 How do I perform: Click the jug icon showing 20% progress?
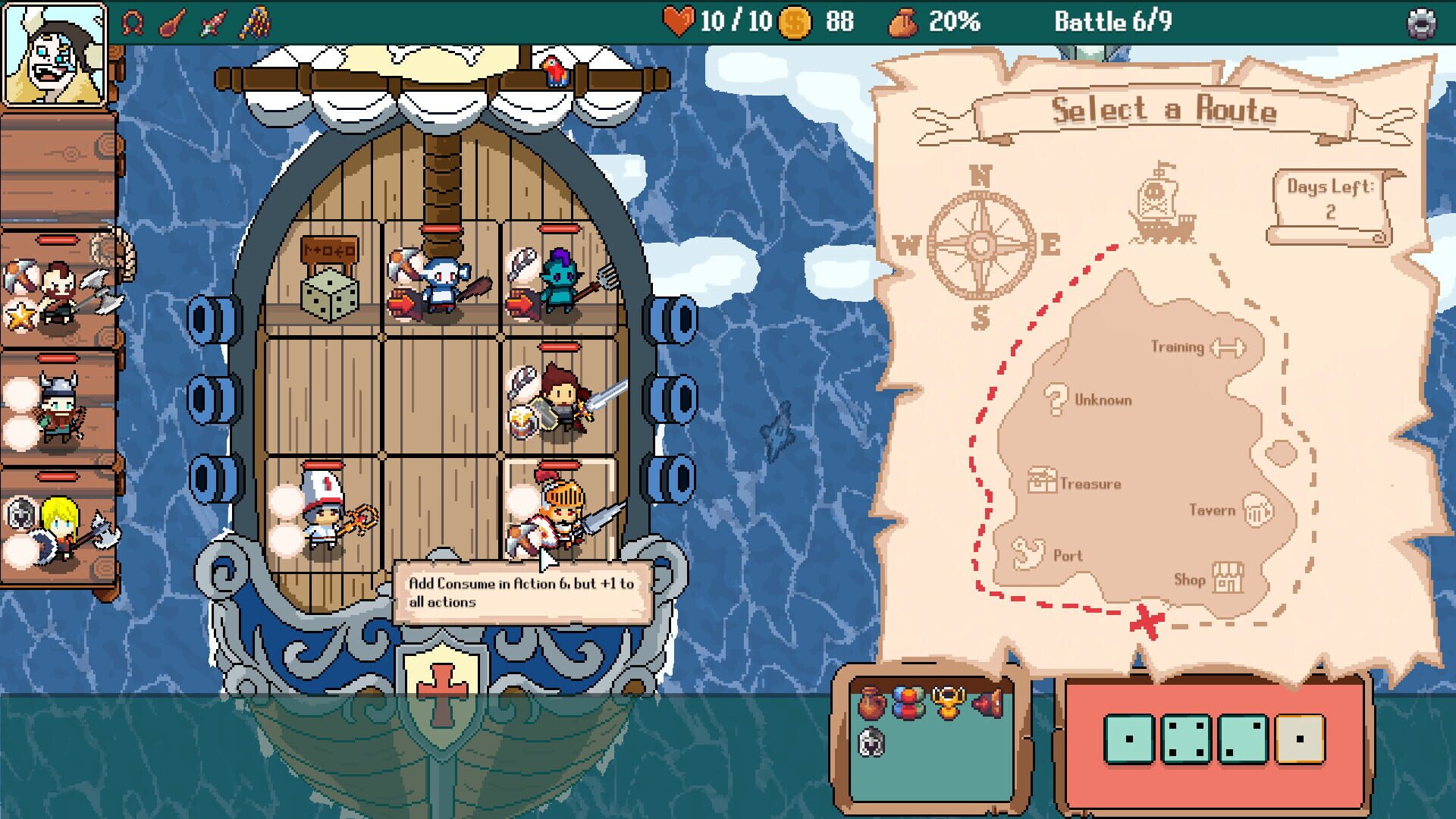point(903,23)
